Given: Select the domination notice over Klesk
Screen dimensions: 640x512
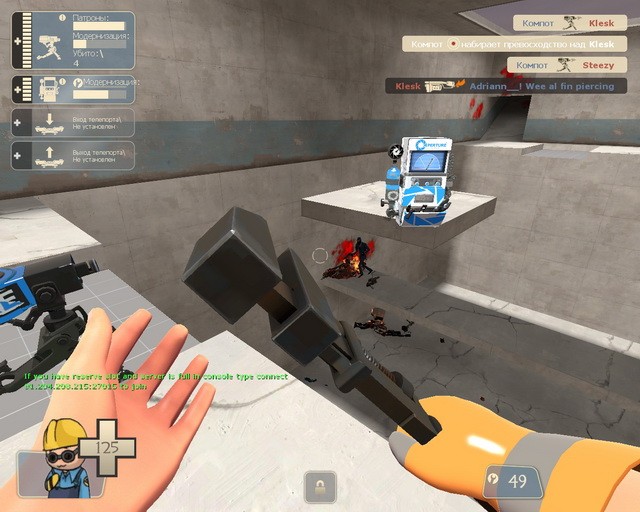Looking at the screenshot, I should pyautogui.click(x=515, y=44).
